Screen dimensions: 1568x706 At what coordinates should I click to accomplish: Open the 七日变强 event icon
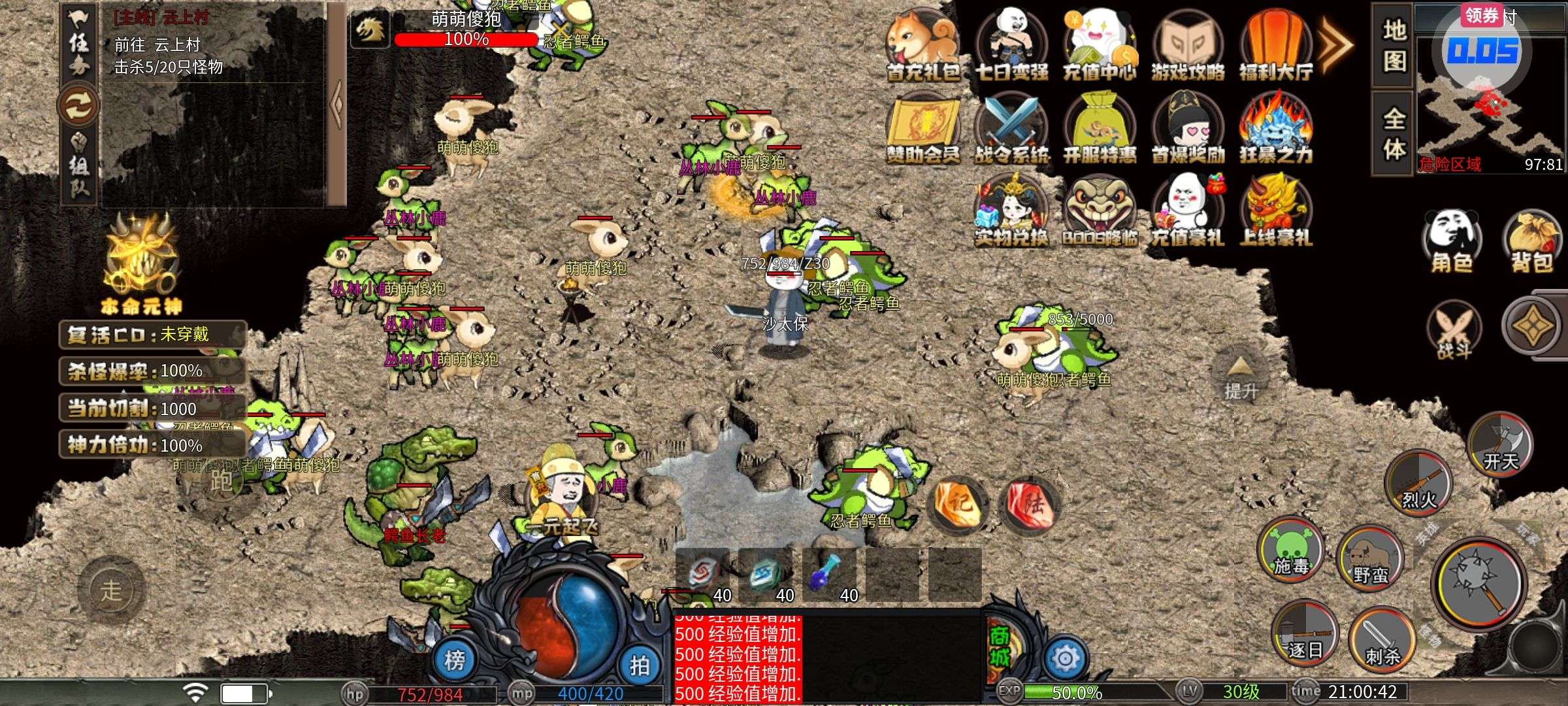click(x=1011, y=44)
